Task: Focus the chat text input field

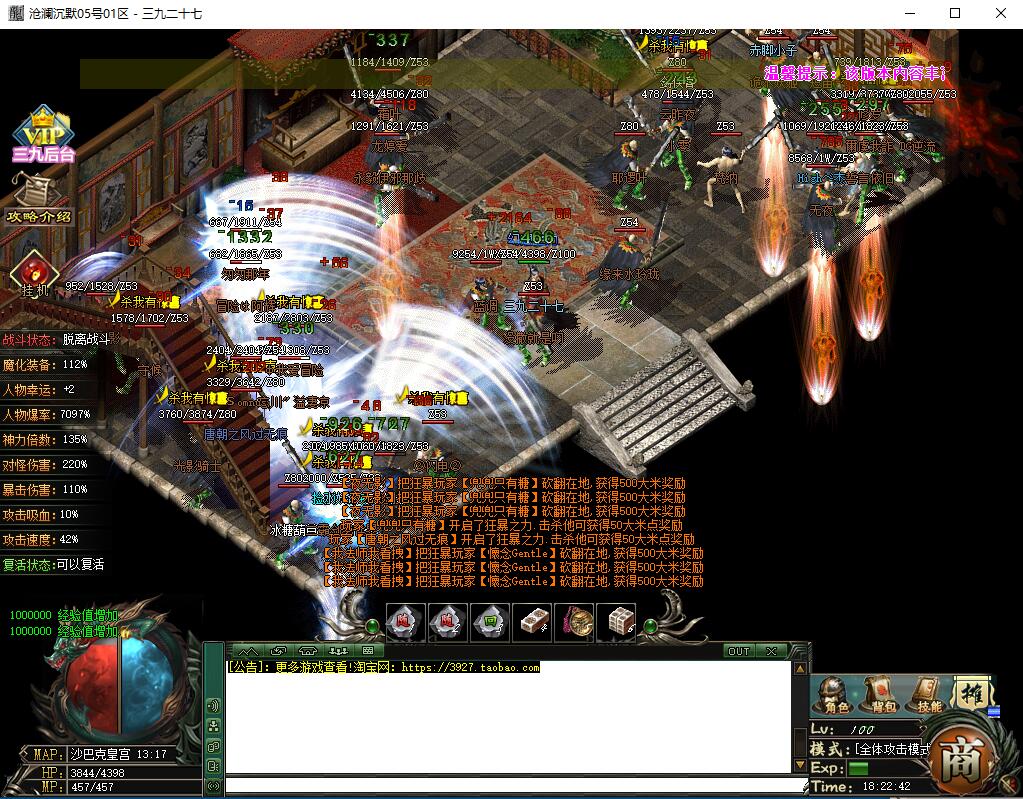Action: (515, 786)
